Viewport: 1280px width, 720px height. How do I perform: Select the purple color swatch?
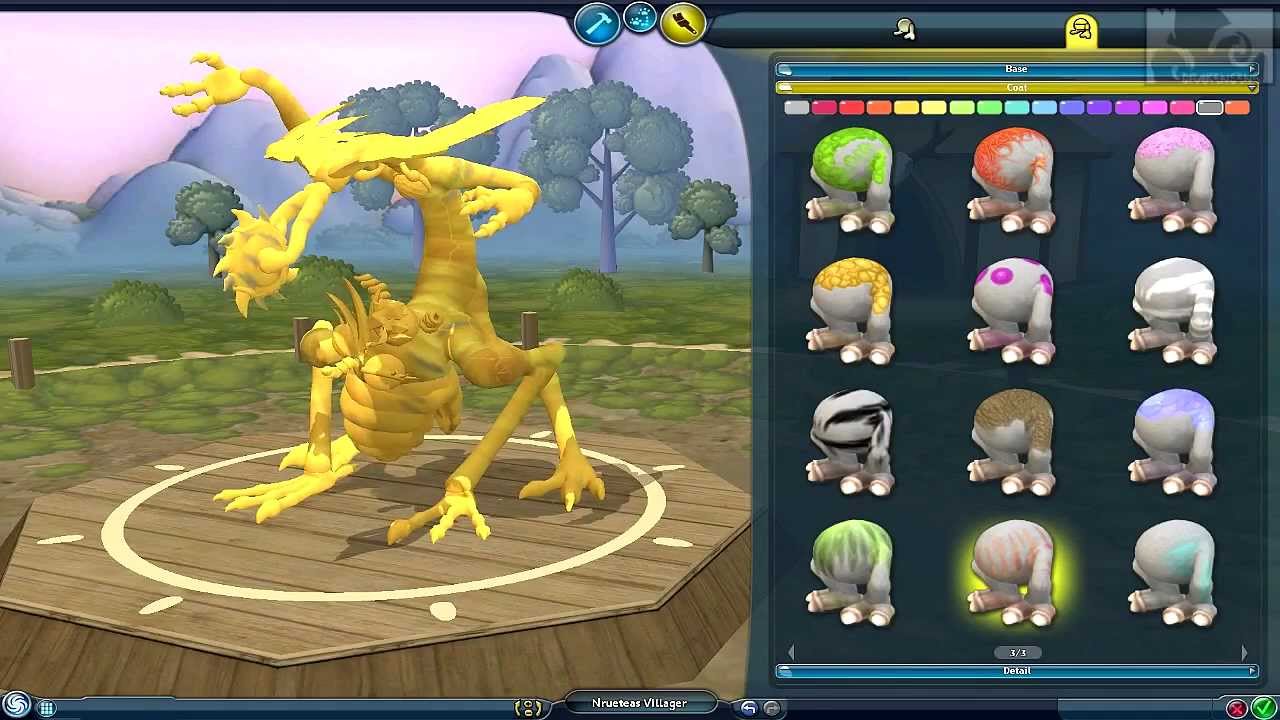[1099, 107]
